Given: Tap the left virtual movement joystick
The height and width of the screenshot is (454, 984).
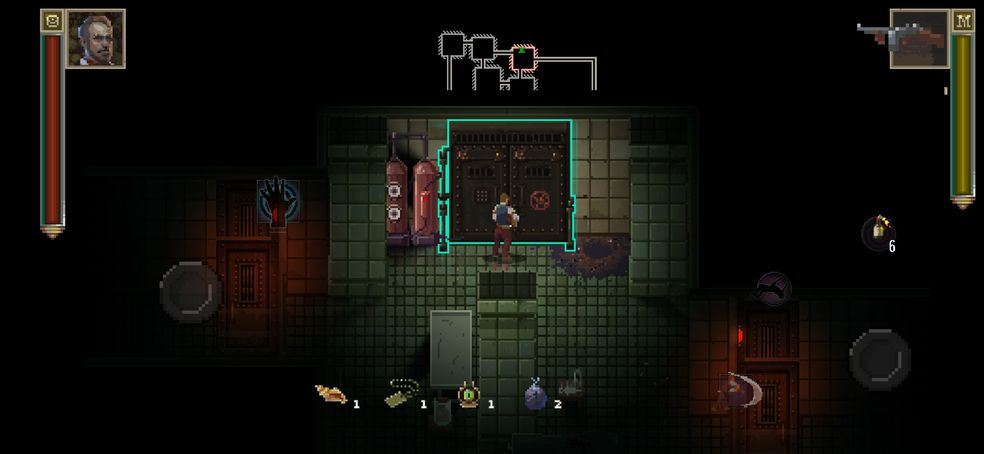Looking at the screenshot, I should click(190, 292).
